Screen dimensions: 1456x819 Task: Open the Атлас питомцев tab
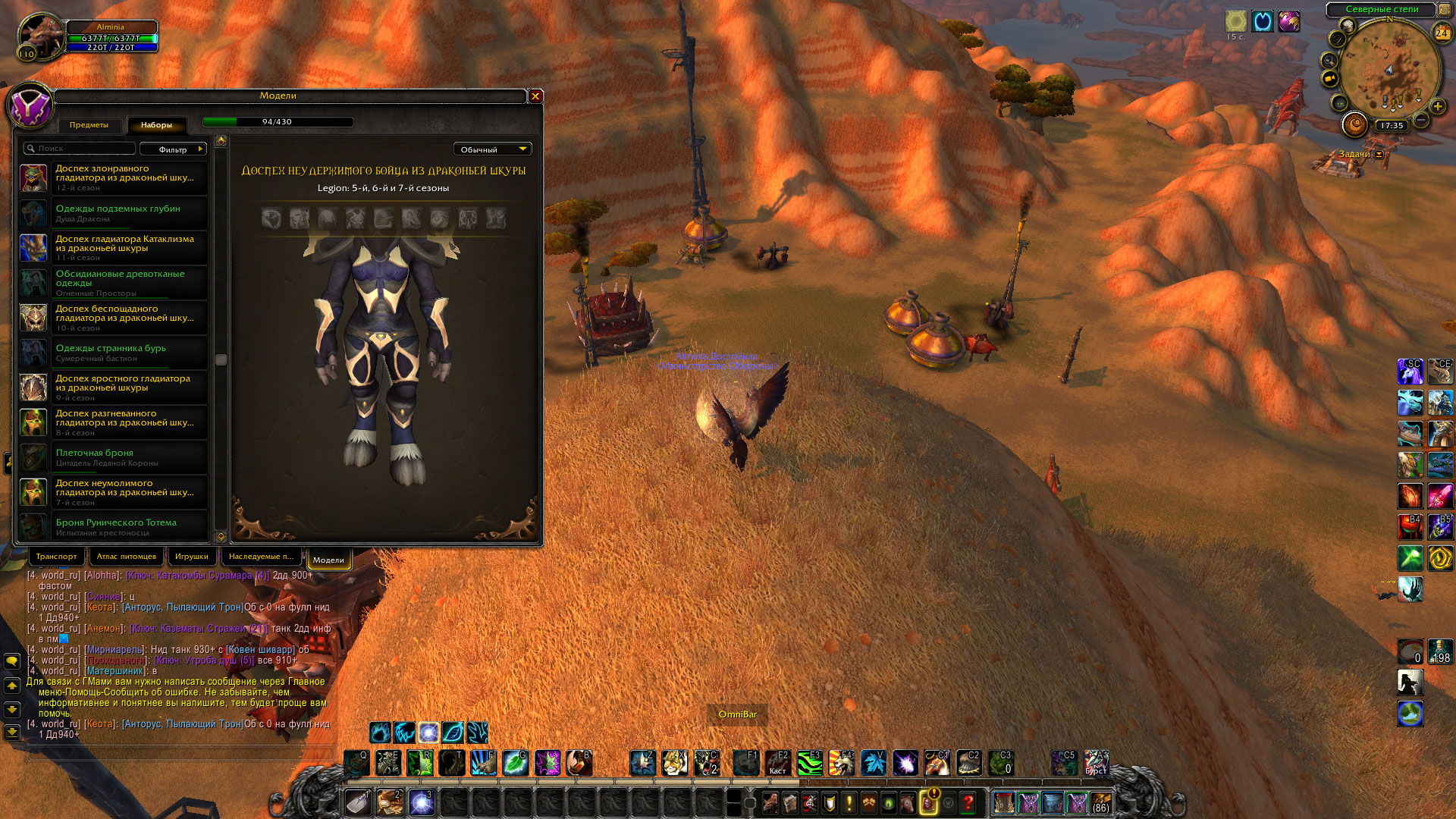[127, 557]
